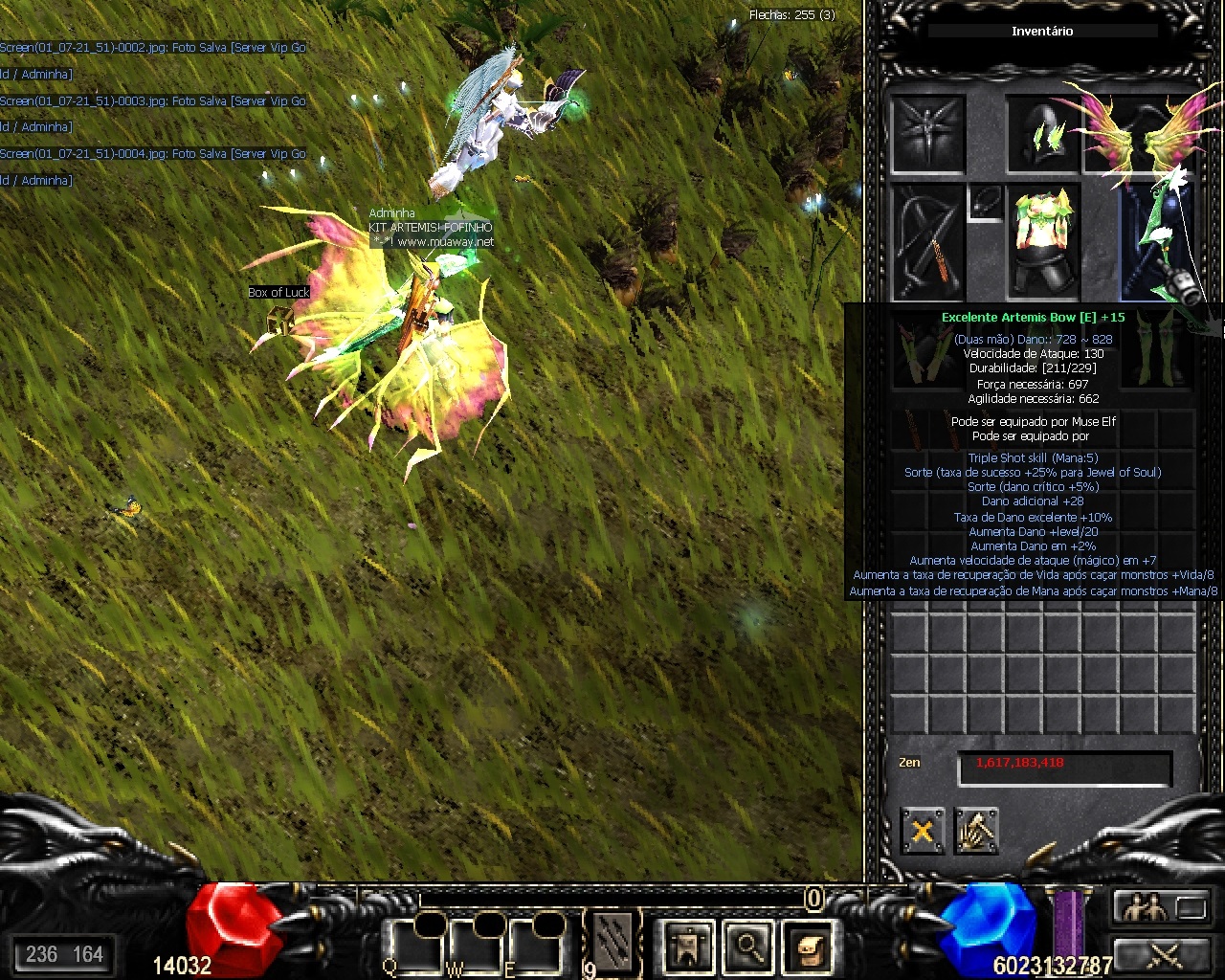Click the magnifying glass button in the hotbar
The height and width of the screenshot is (980, 1225).
(747, 947)
